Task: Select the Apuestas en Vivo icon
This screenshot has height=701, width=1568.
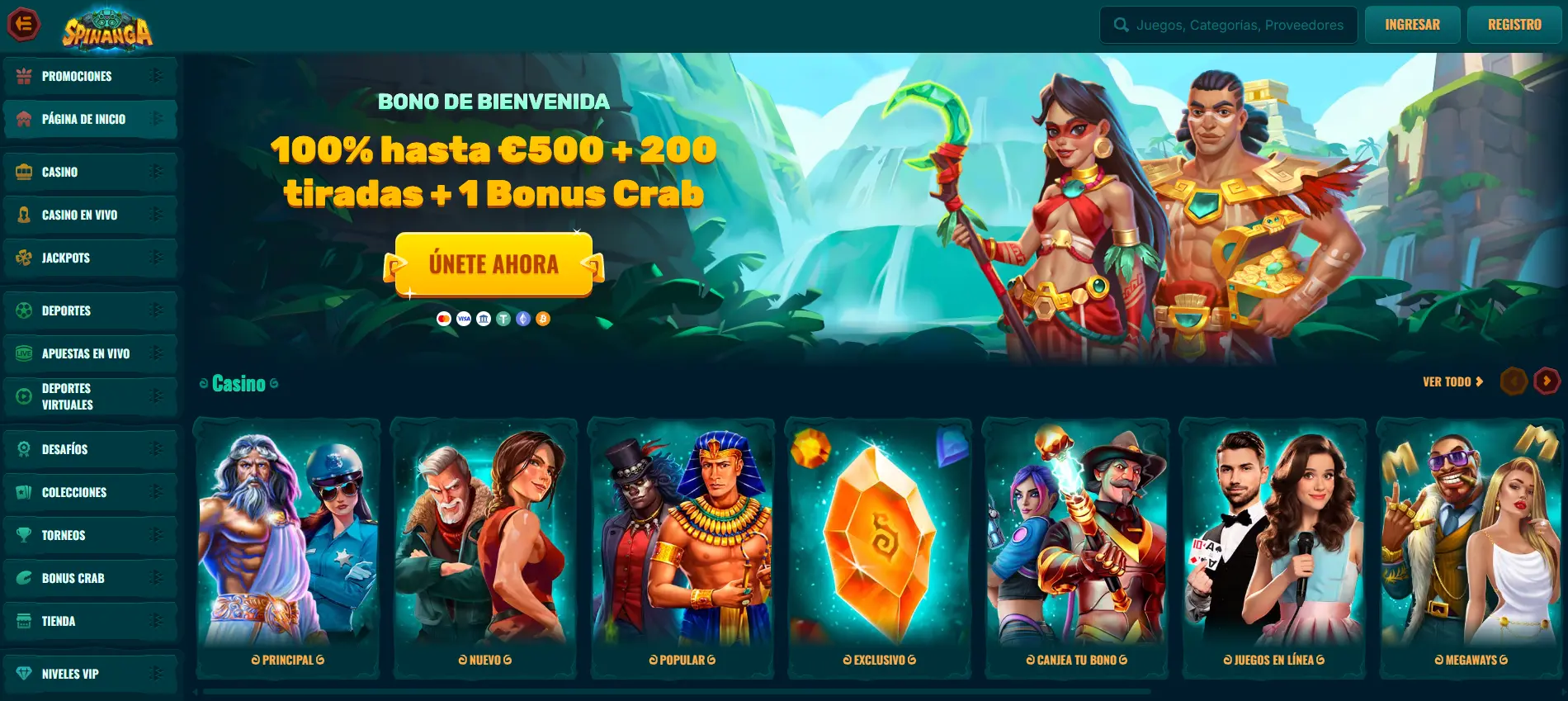Action: tap(22, 353)
